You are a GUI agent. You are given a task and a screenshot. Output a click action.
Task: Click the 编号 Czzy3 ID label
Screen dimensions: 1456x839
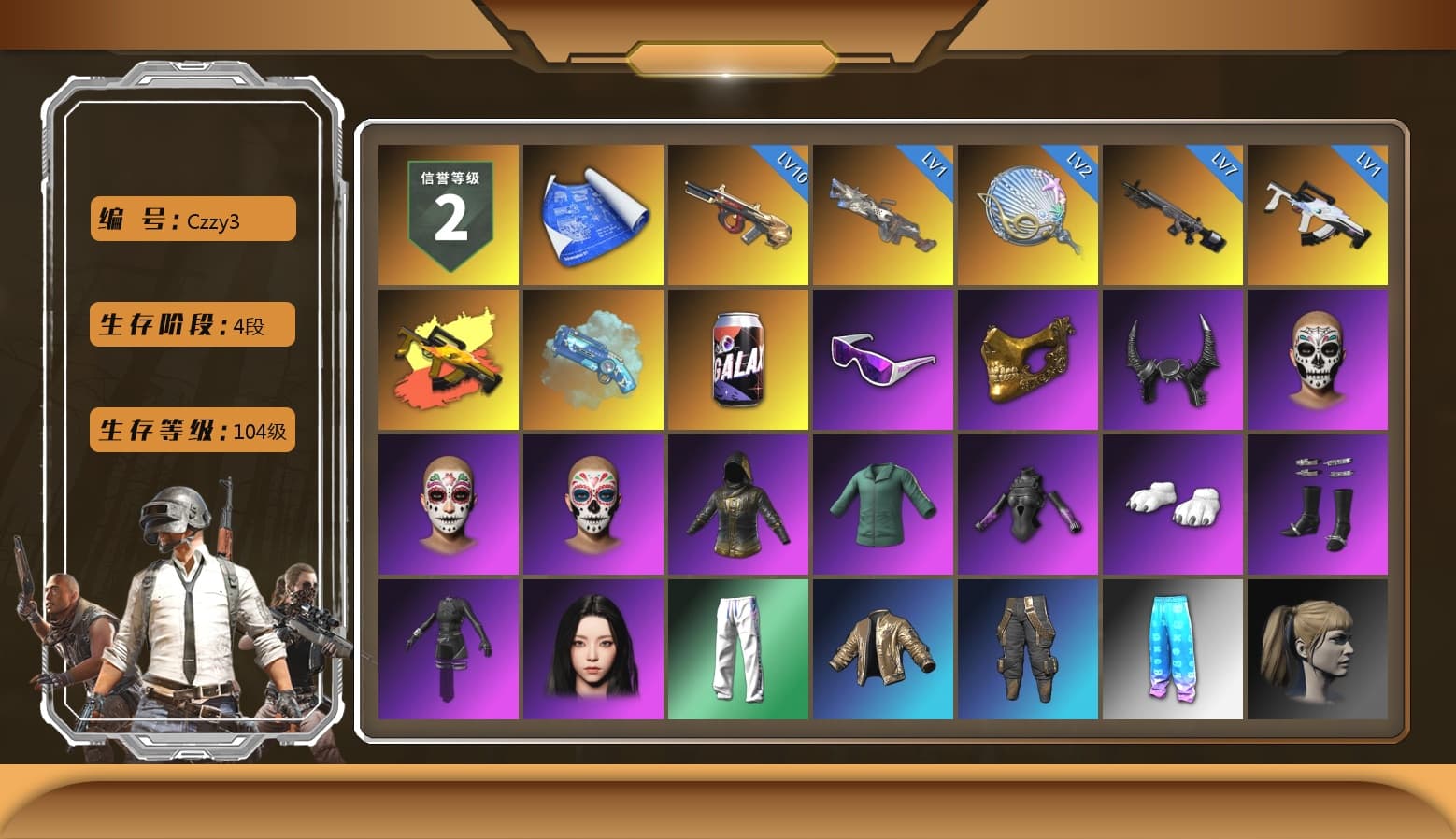[192, 218]
